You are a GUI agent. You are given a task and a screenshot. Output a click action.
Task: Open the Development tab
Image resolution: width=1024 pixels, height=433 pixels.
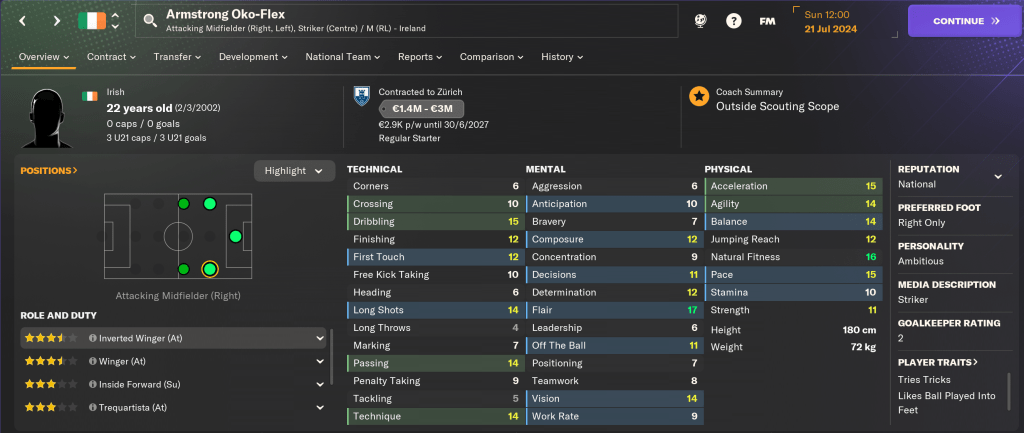pos(254,57)
